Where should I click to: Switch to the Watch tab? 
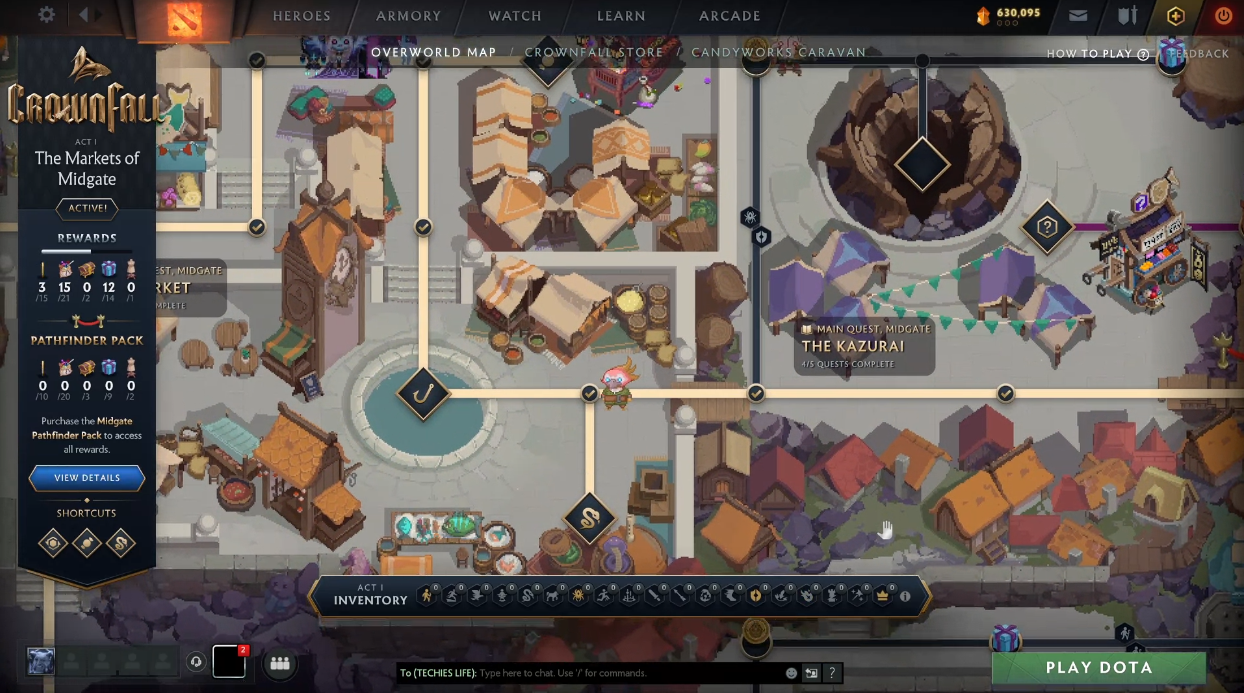point(515,16)
